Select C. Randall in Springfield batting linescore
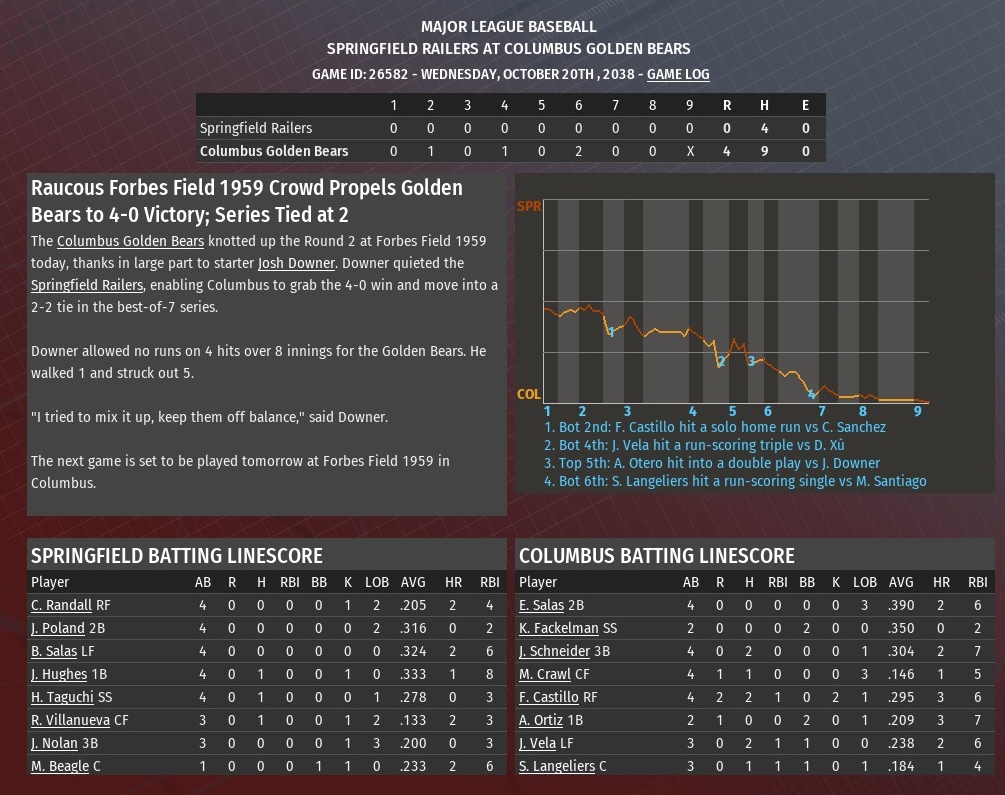Screen dimensions: 1005x795 click(x=61, y=605)
